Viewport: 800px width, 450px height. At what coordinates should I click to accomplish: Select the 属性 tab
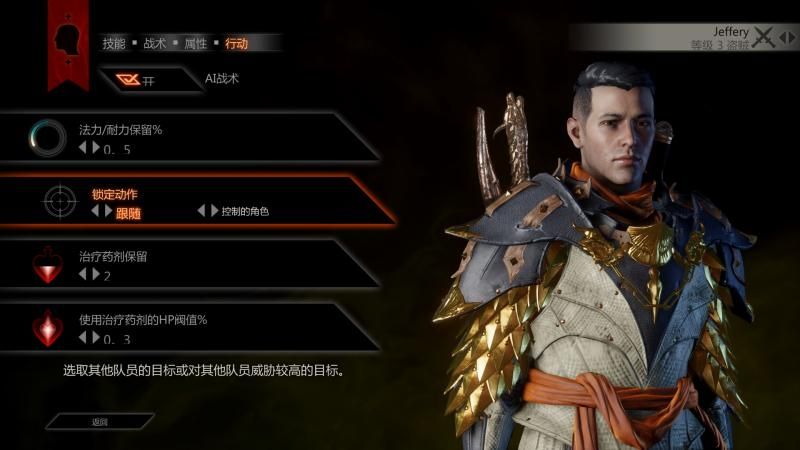(195, 43)
